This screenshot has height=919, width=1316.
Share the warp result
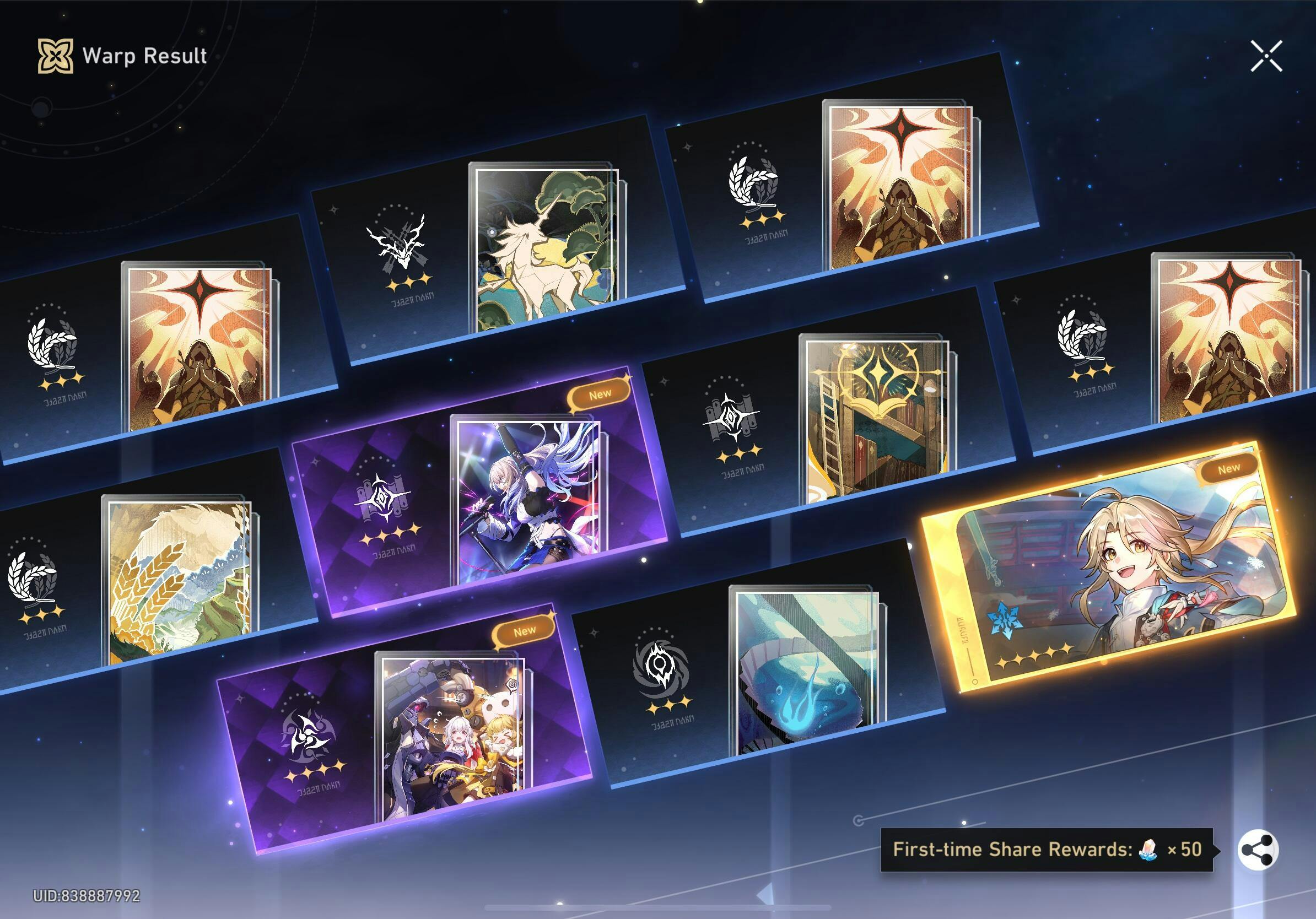tap(1258, 850)
